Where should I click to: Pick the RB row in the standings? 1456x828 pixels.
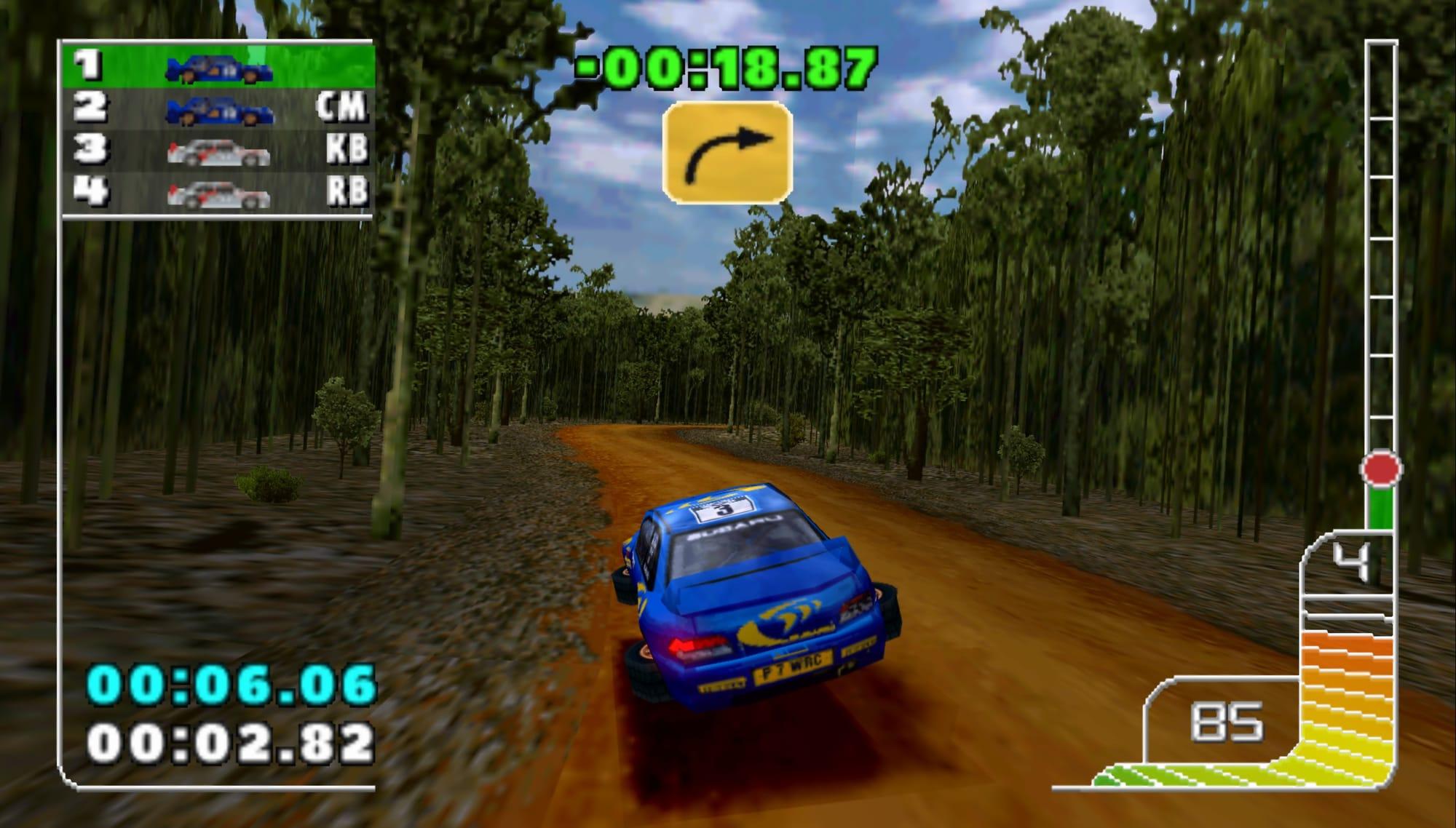click(218, 194)
